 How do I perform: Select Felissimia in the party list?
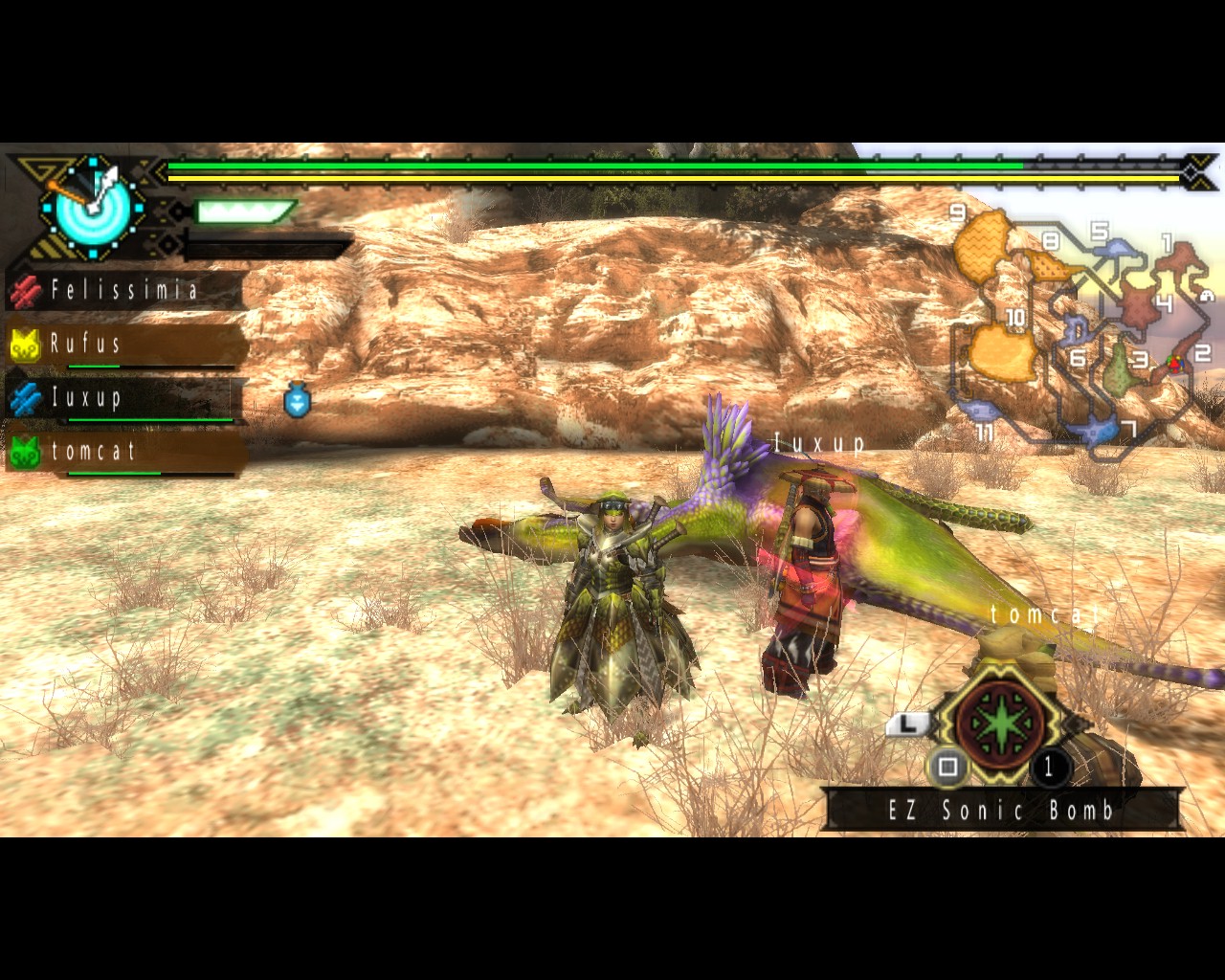pyautogui.click(x=124, y=290)
